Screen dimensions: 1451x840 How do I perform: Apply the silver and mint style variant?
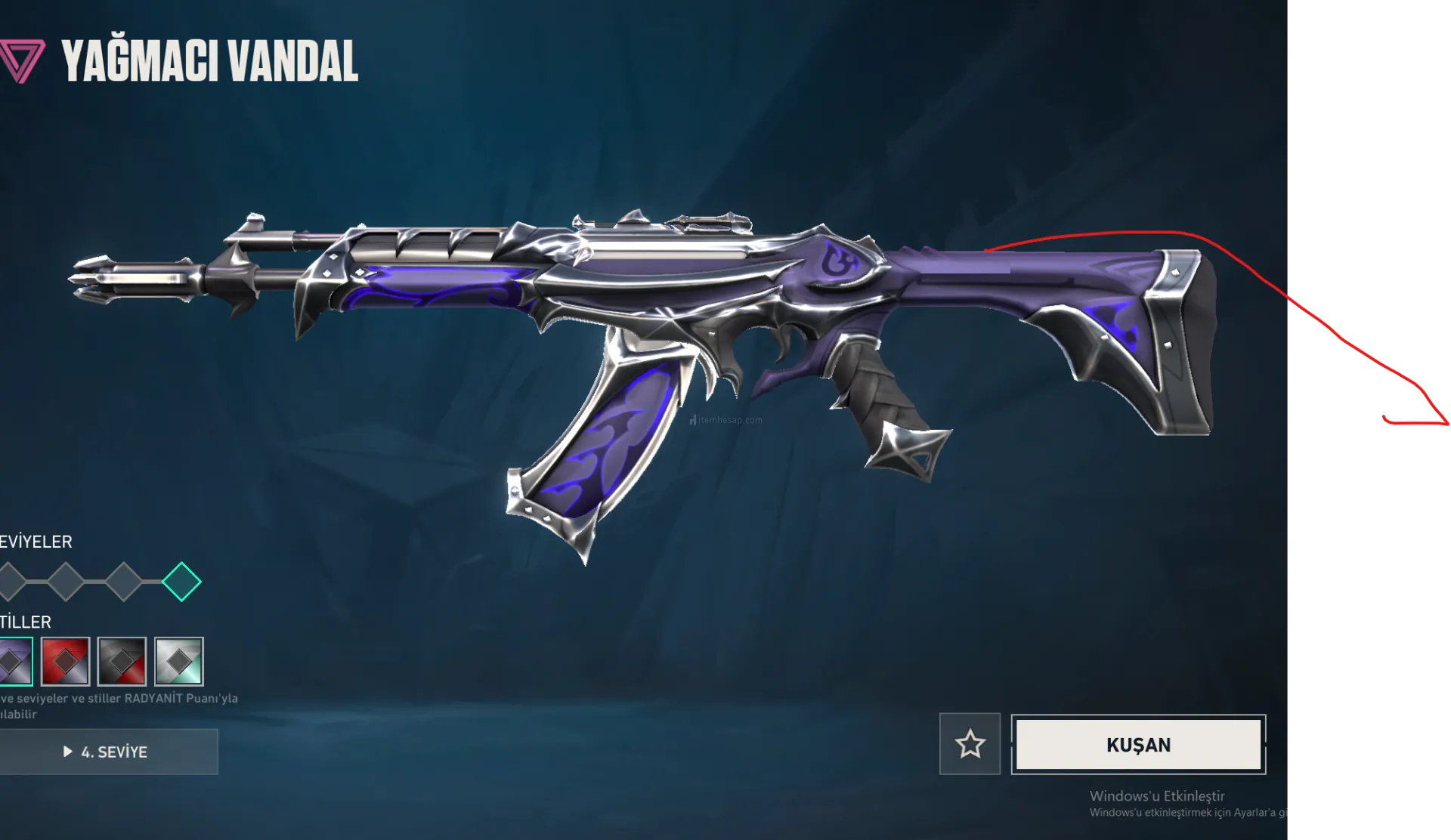pyautogui.click(x=179, y=661)
